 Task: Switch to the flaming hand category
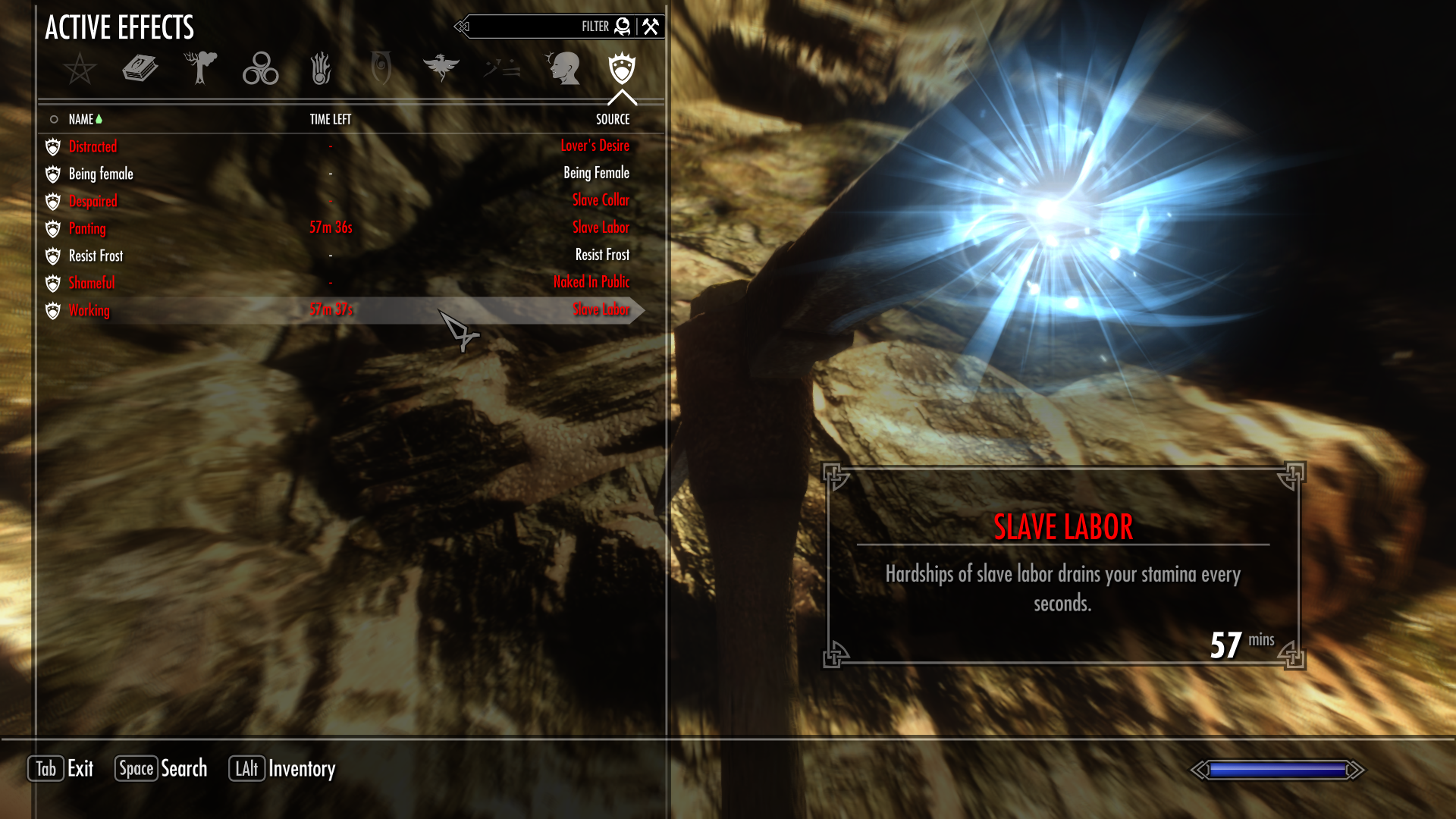tap(321, 69)
